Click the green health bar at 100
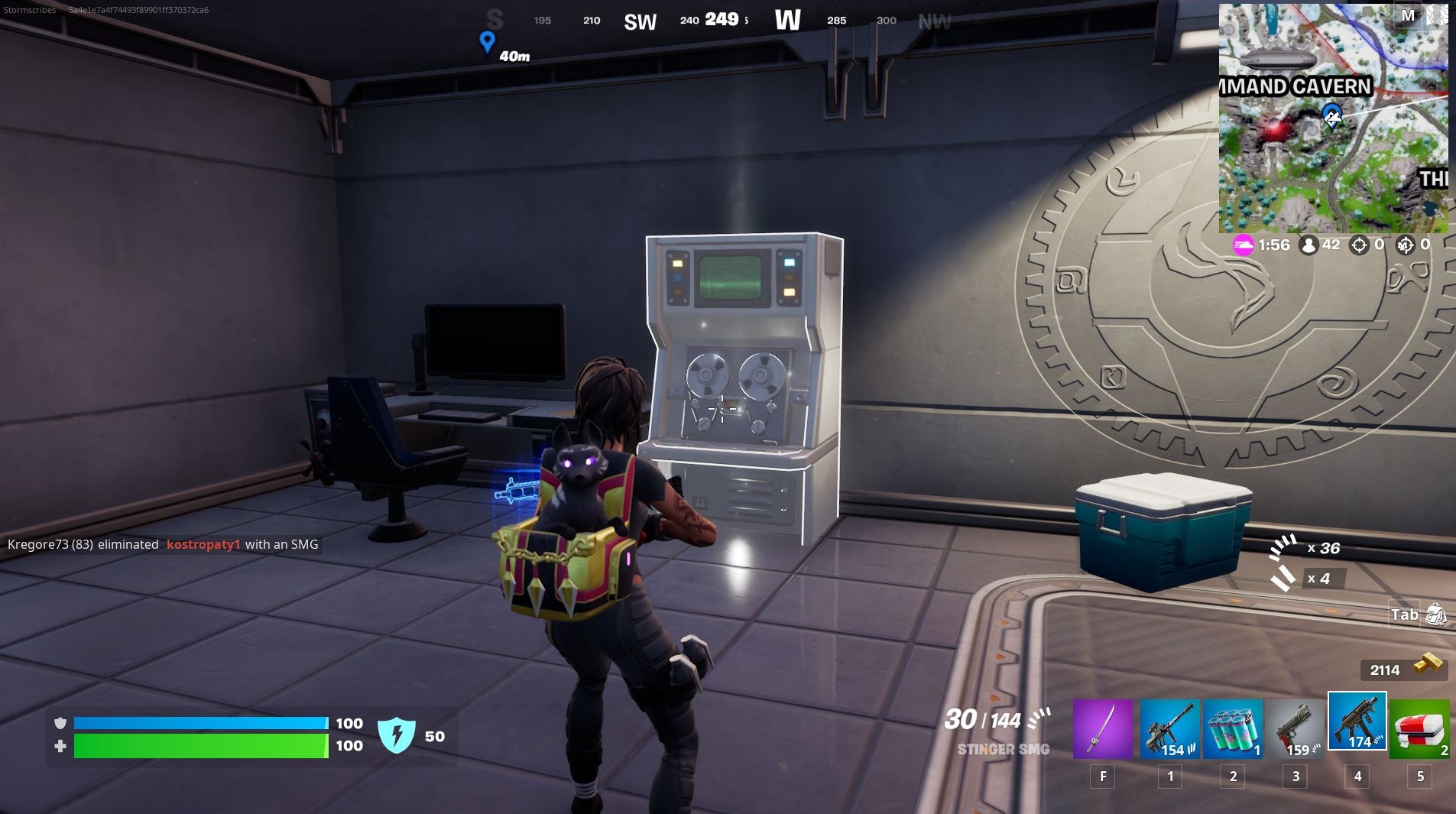Viewport: 1456px width, 814px height. point(199,745)
